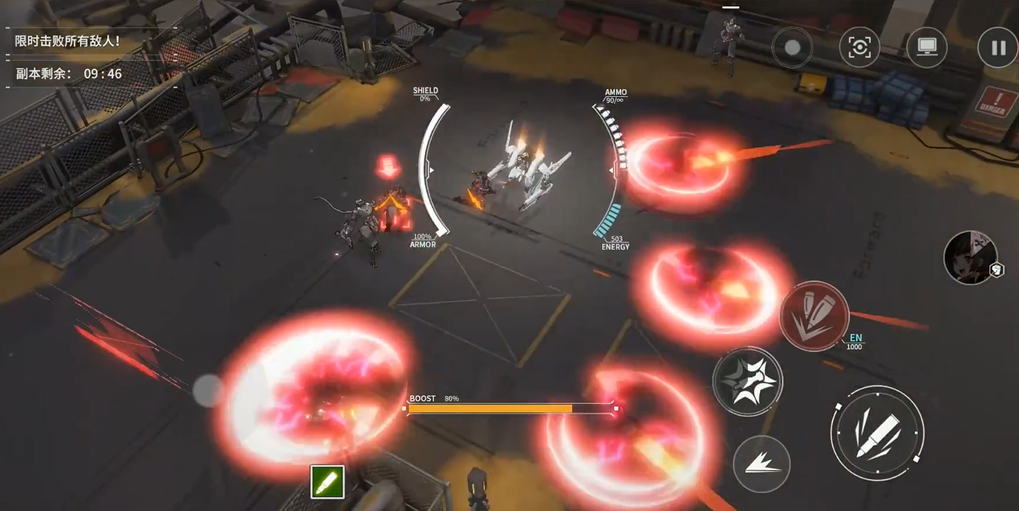Use the burst explosion skill
This screenshot has height=511, width=1019.
click(747, 381)
